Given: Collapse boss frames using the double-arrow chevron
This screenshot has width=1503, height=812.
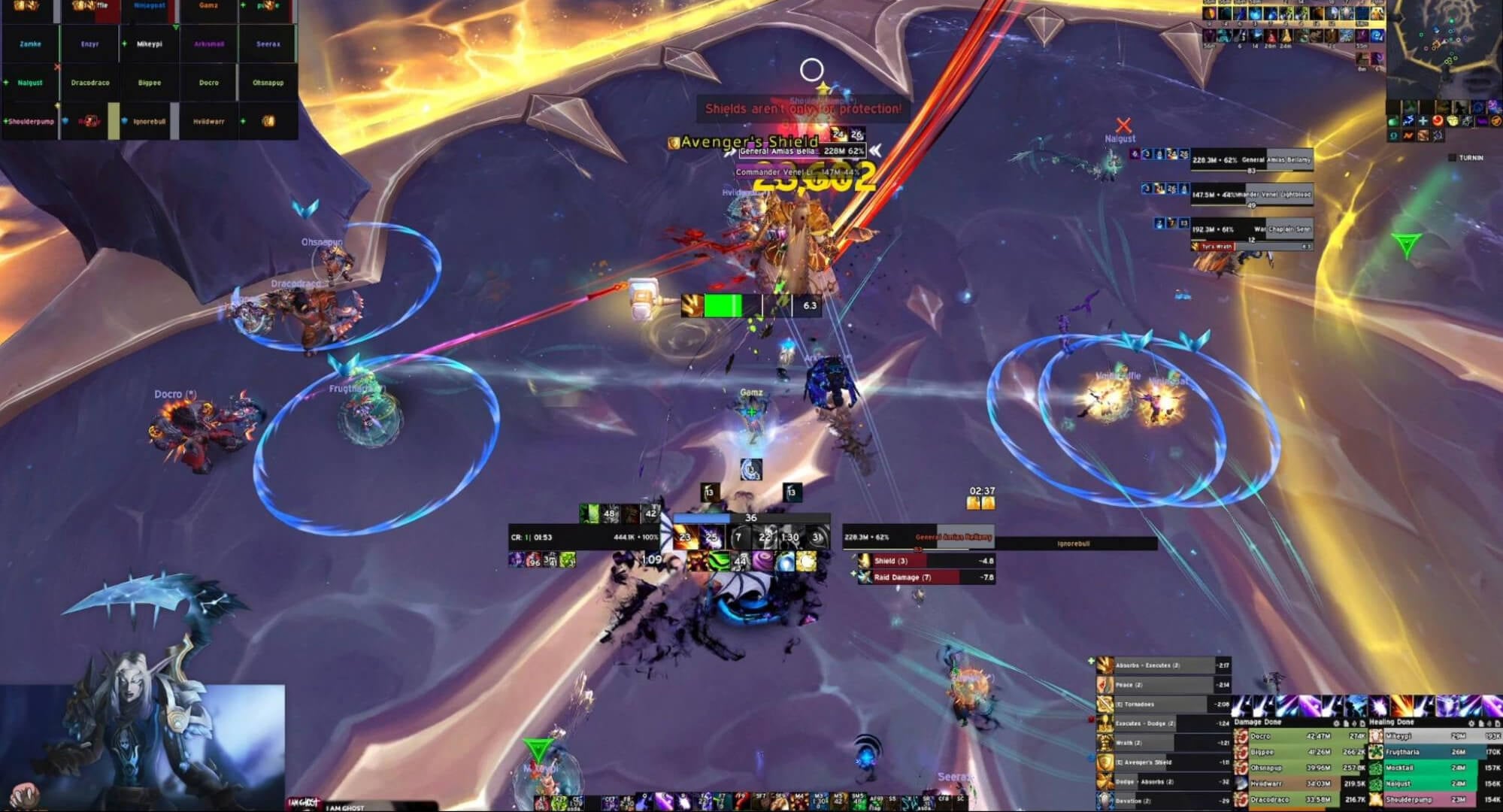Looking at the screenshot, I should (876, 150).
